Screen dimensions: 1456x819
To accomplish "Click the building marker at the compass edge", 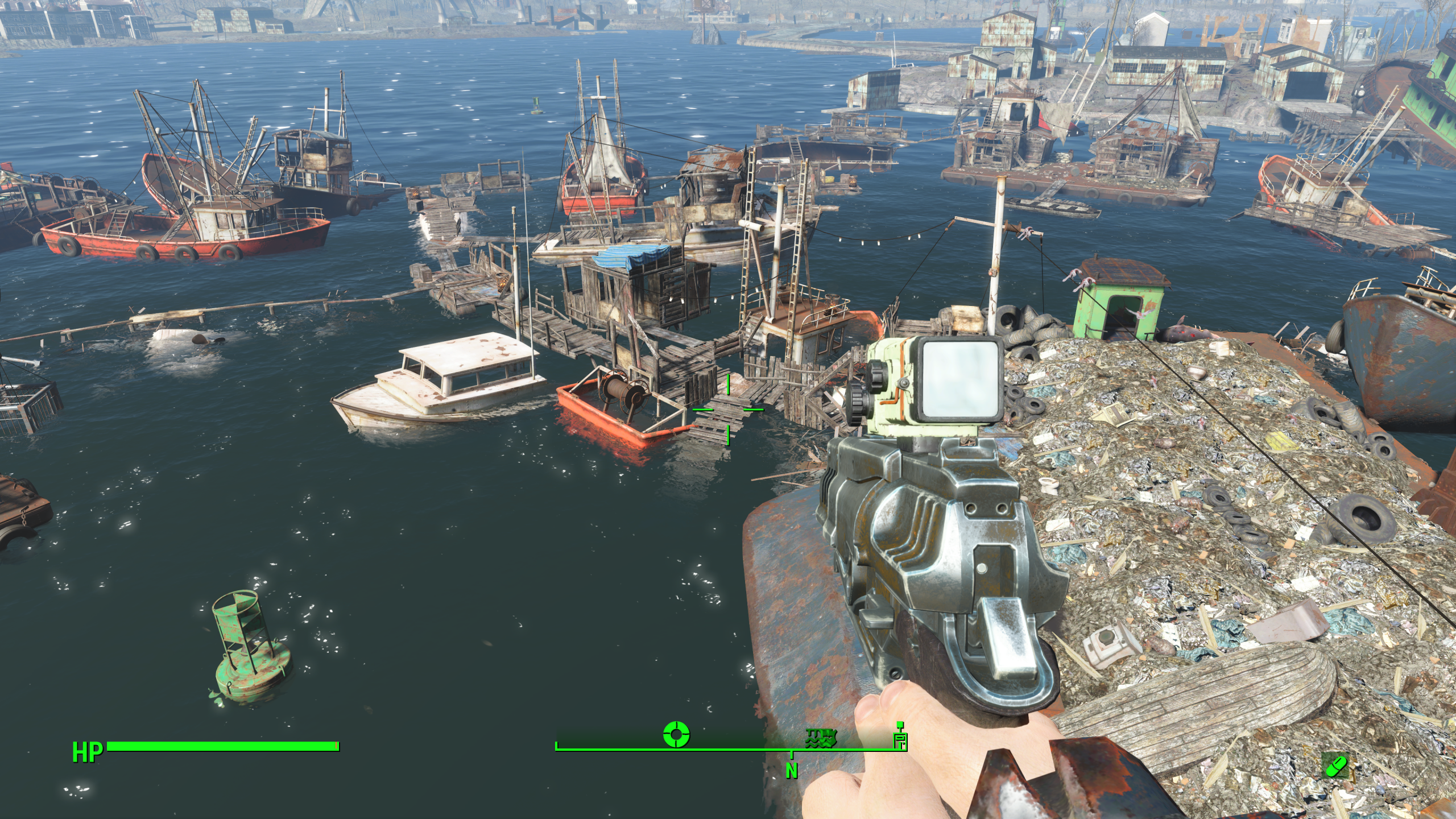I will (x=900, y=737).
